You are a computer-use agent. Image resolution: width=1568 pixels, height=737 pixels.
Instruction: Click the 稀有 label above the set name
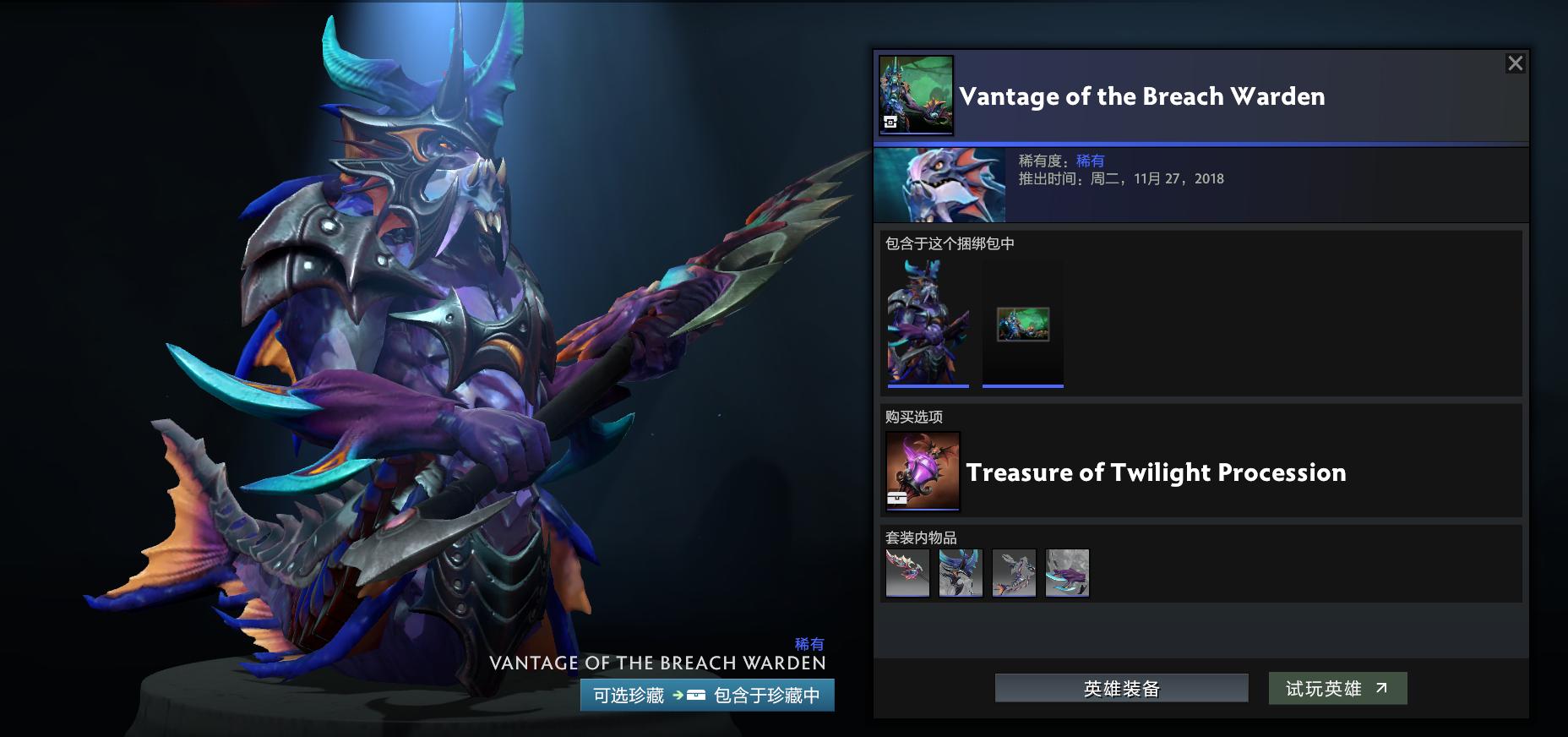pyautogui.click(x=809, y=644)
